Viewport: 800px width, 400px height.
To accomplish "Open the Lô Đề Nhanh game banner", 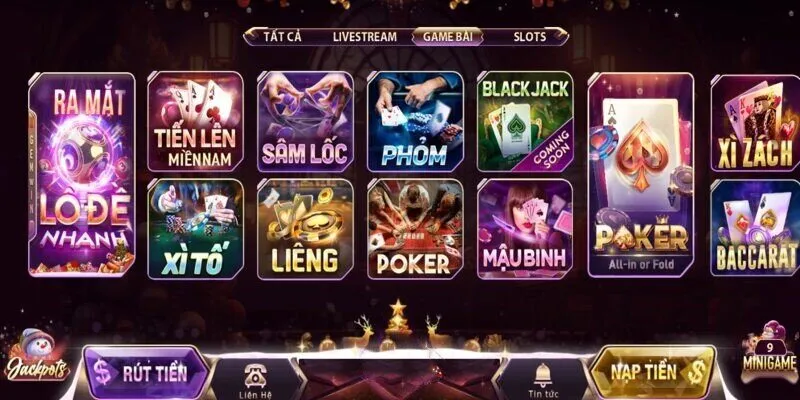I will coord(81,173).
